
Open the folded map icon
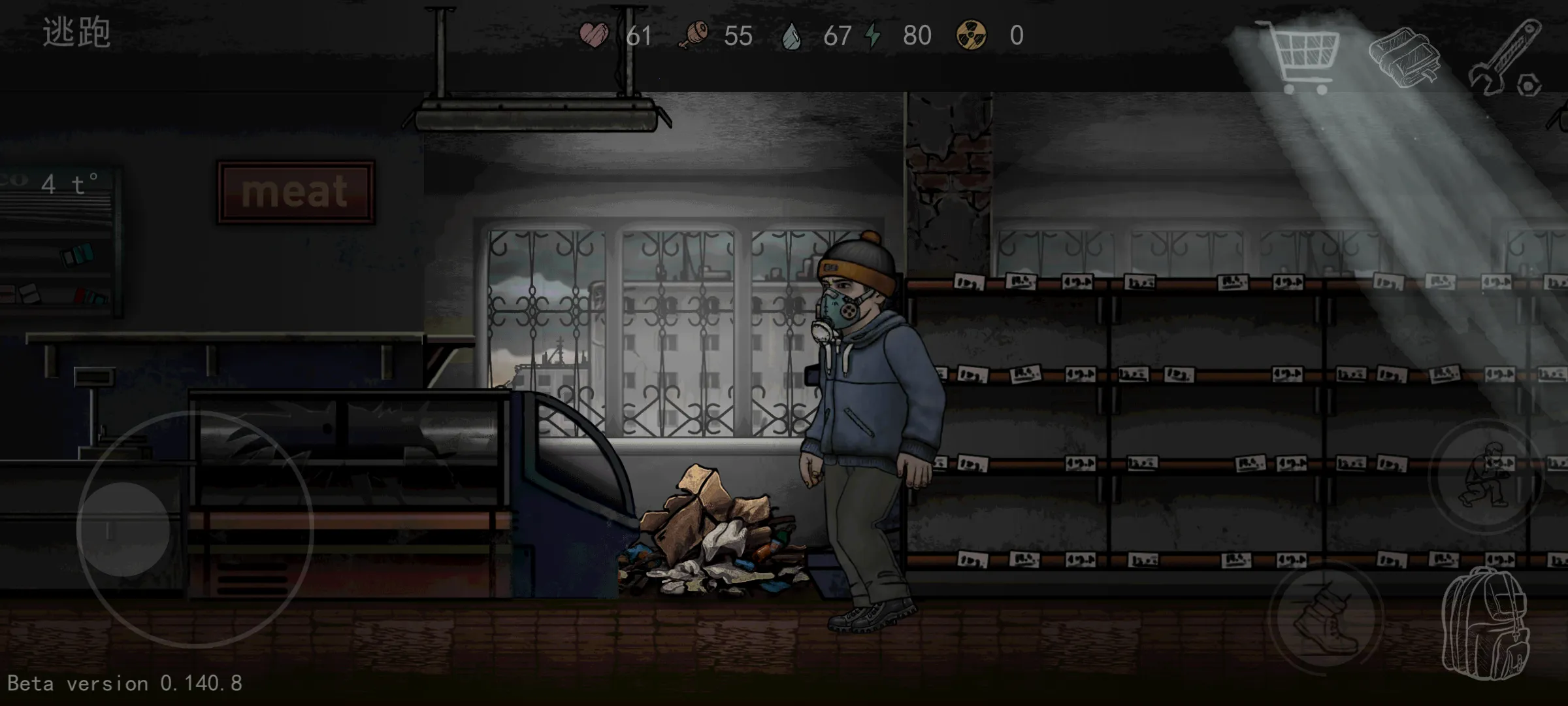[x=1404, y=58]
